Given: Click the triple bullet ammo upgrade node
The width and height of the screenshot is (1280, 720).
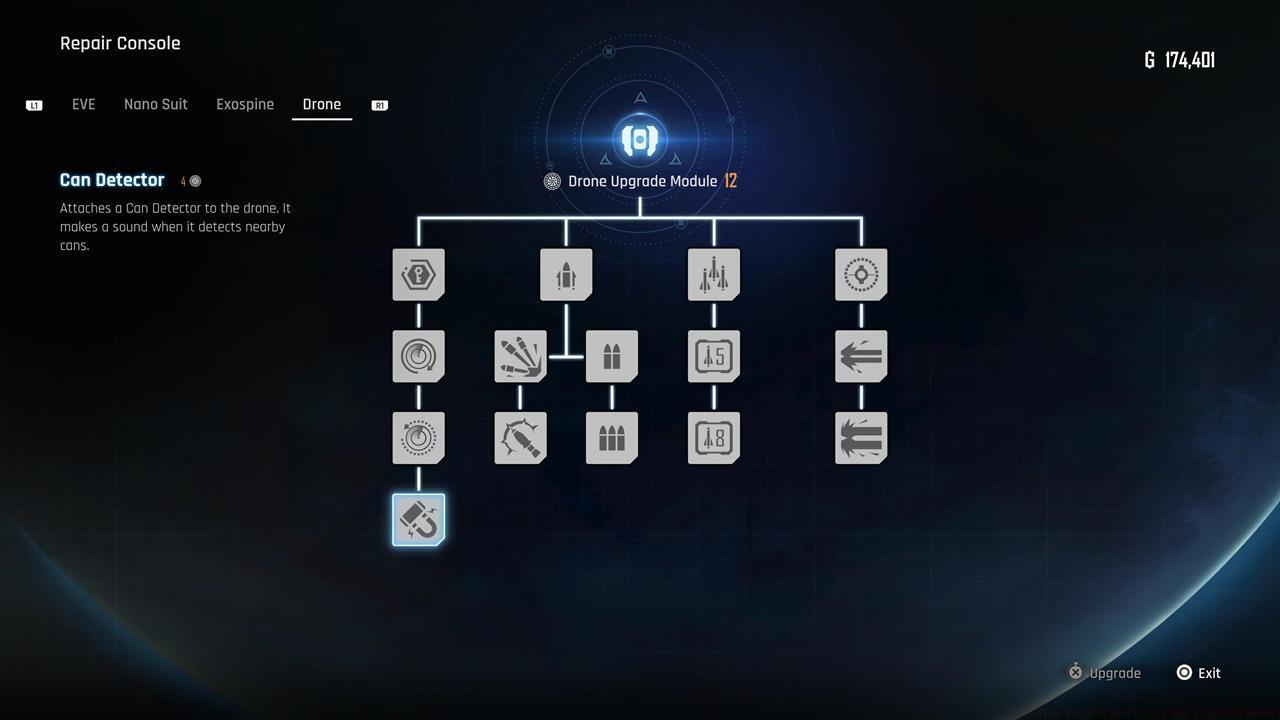Looking at the screenshot, I should [x=611, y=437].
